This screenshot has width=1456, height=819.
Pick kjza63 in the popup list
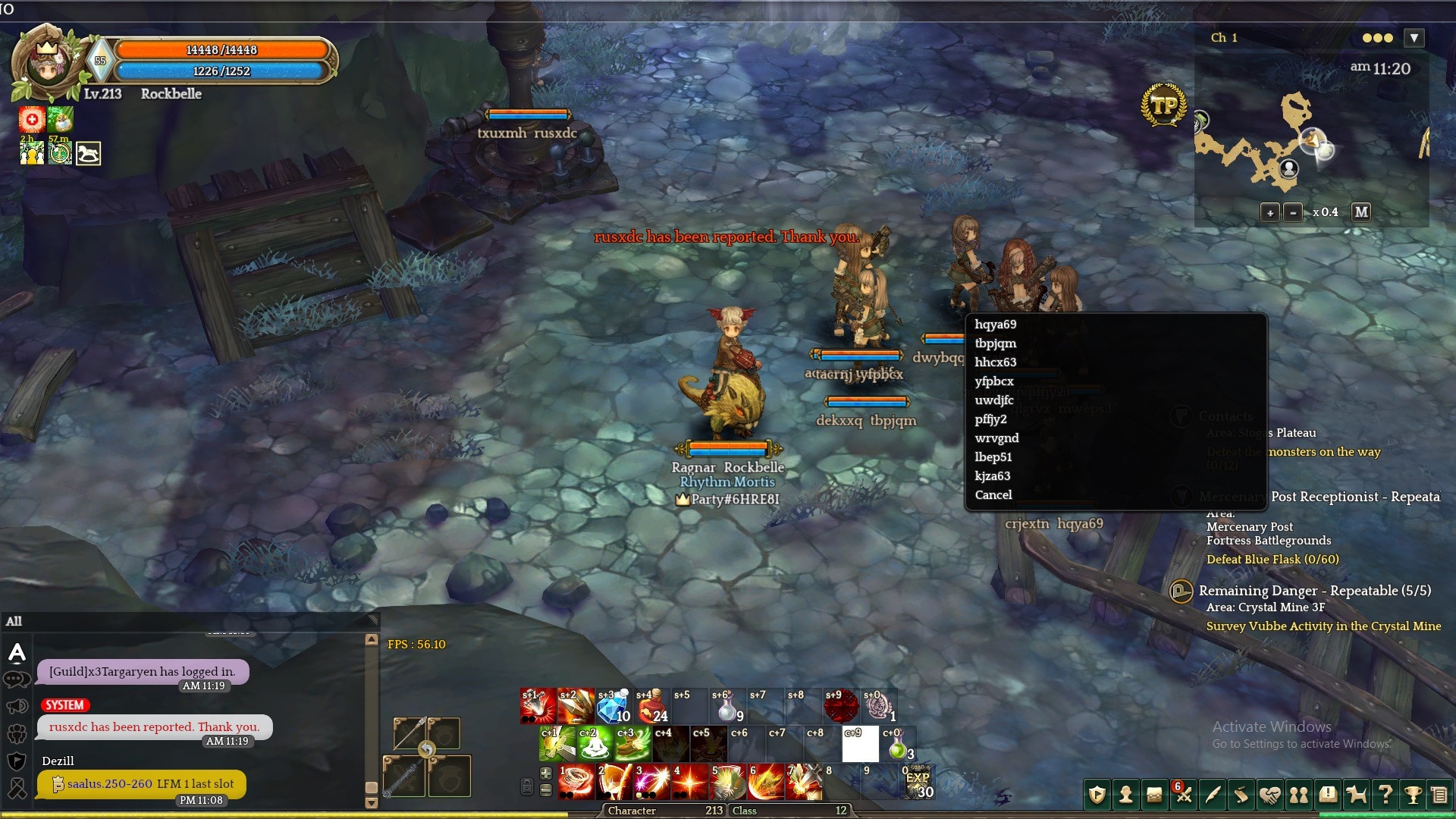pyautogui.click(x=992, y=476)
